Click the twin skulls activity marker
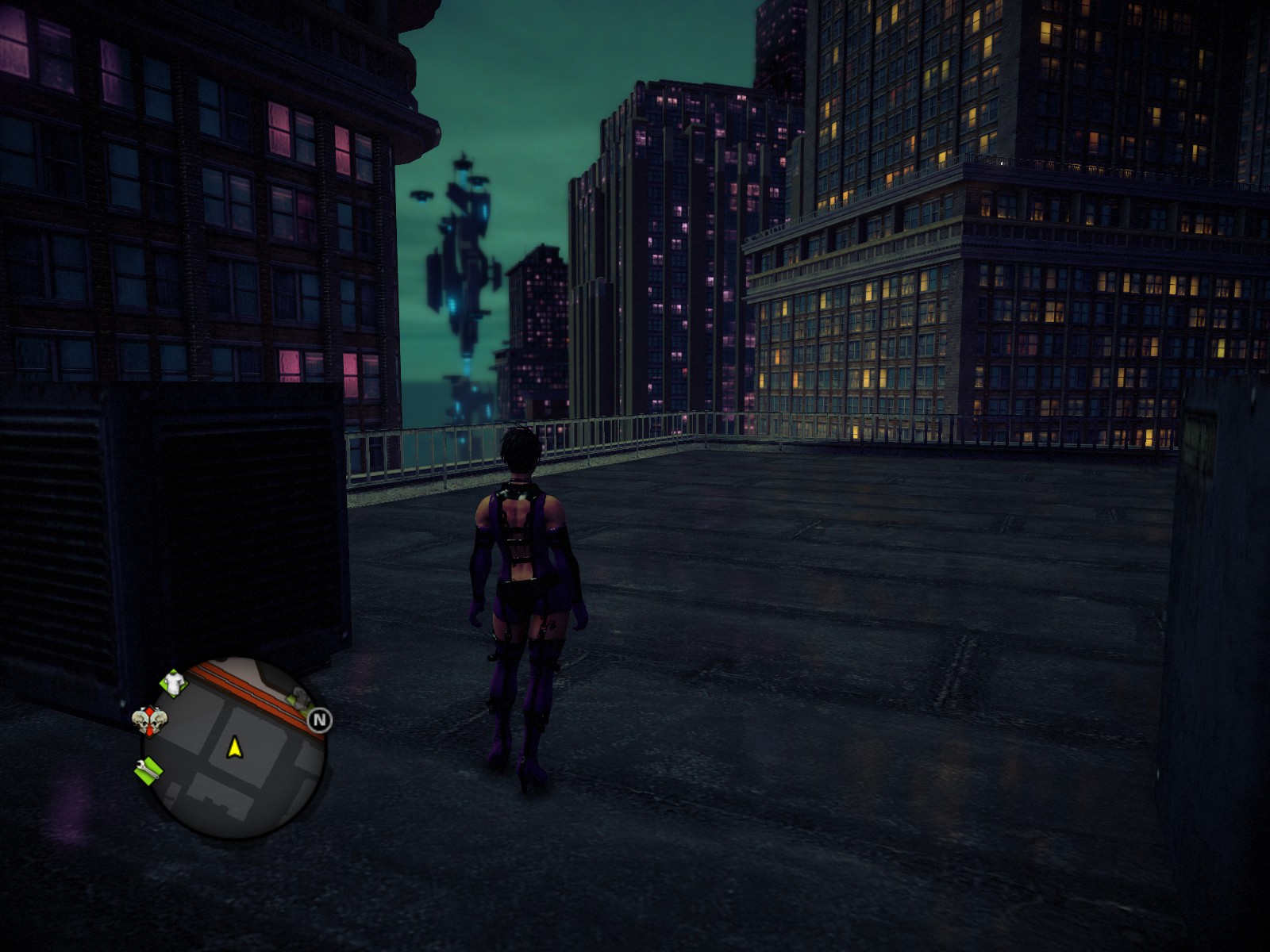1270x952 pixels. pos(150,721)
